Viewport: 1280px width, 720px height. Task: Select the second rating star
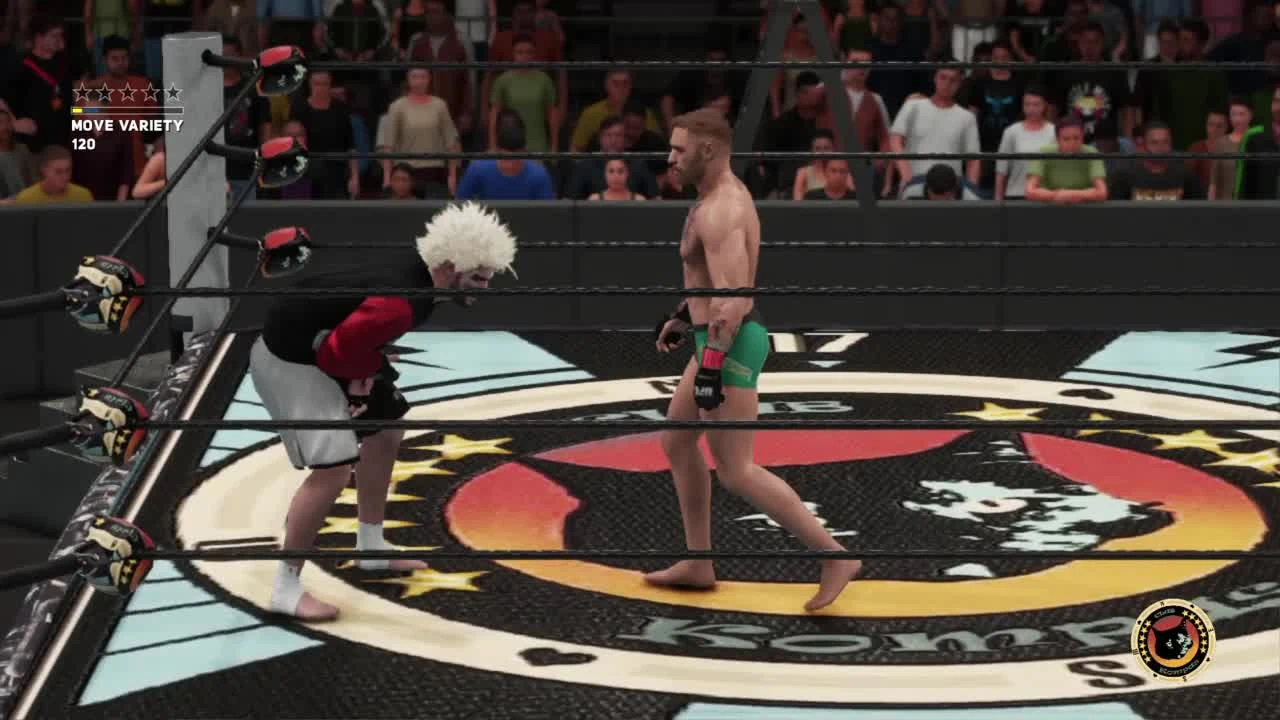[104, 92]
